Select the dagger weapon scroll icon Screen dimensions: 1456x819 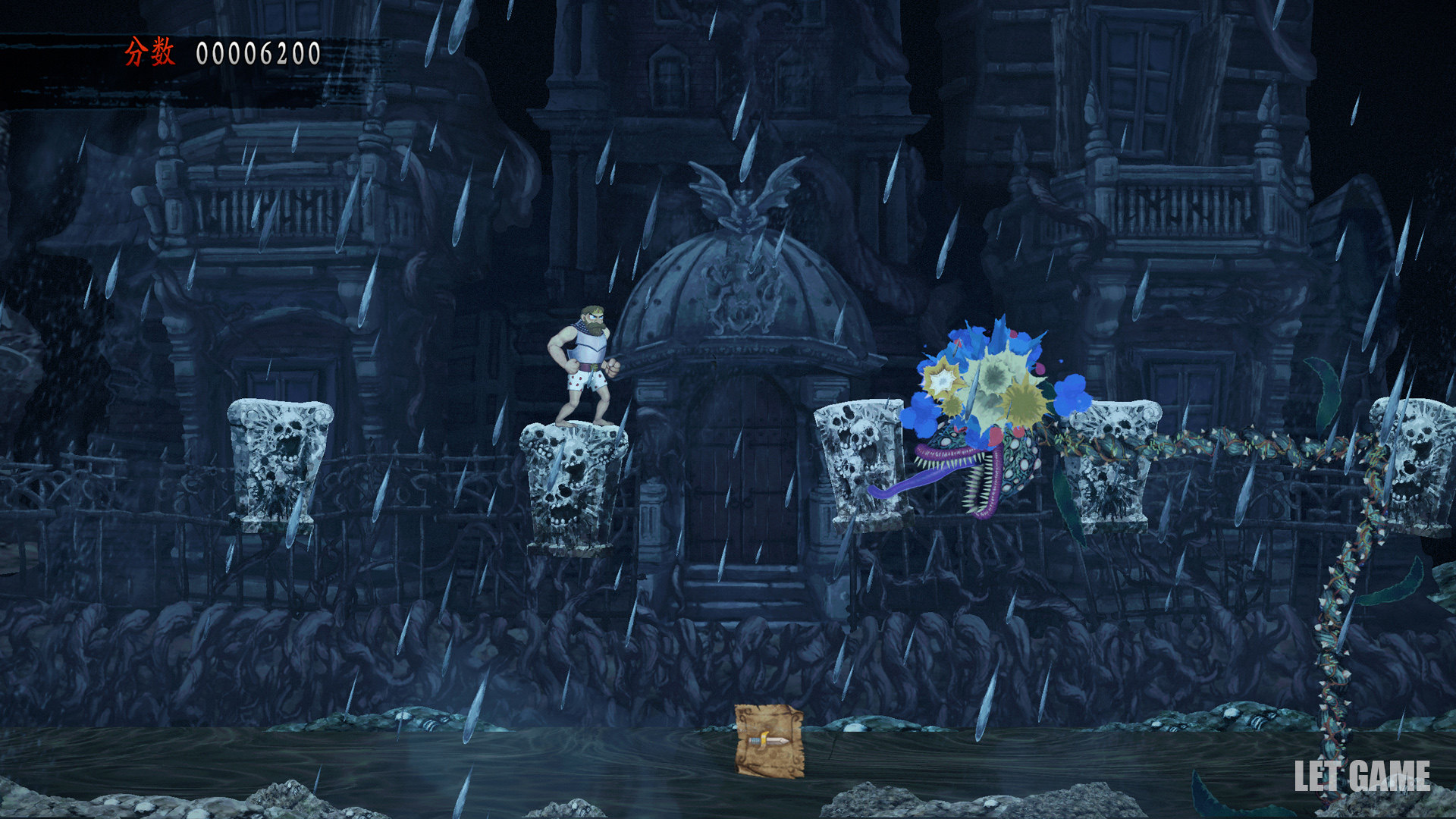click(769, 741)
